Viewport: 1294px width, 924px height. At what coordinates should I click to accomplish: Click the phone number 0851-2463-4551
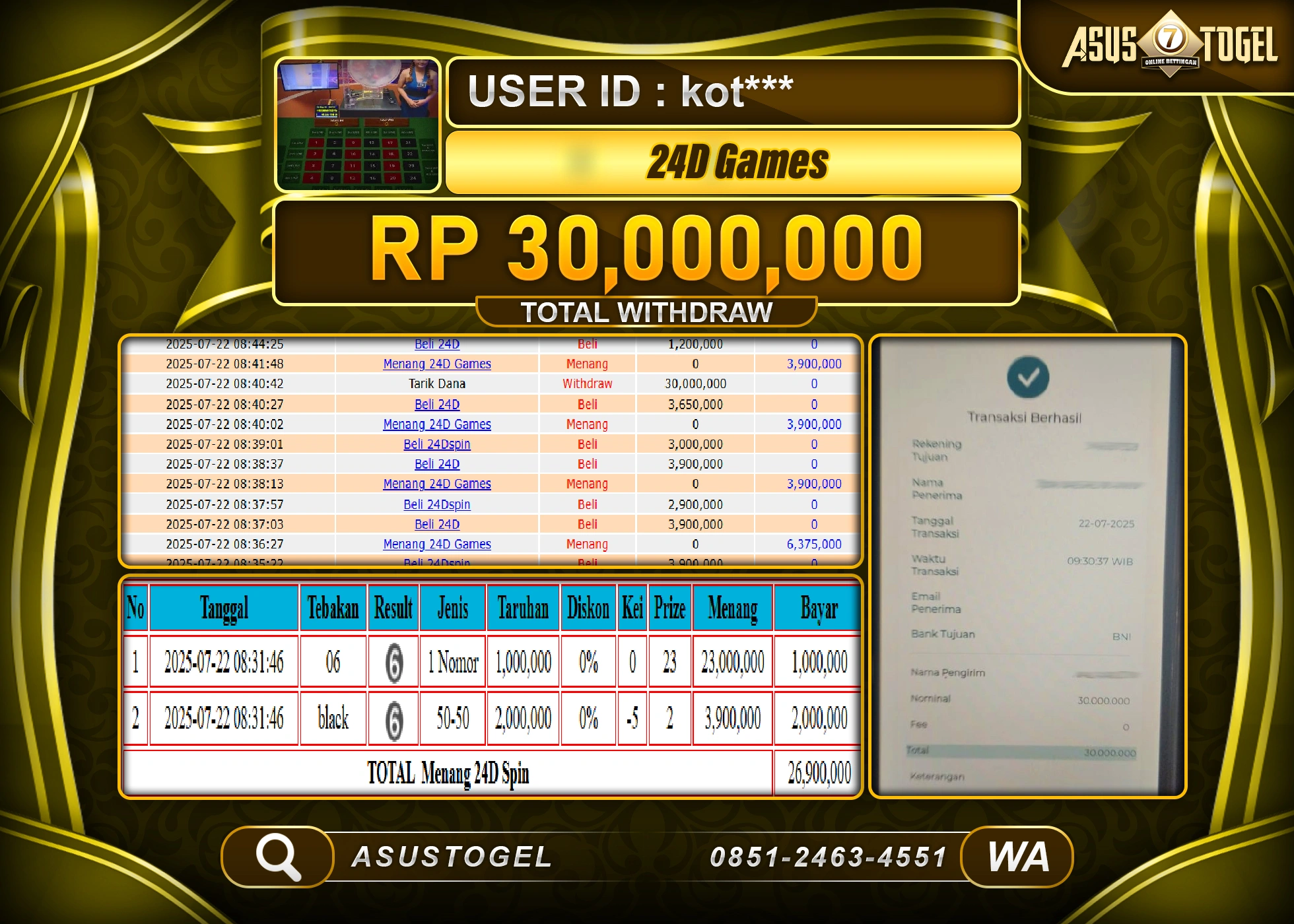[x=831, y=855]
